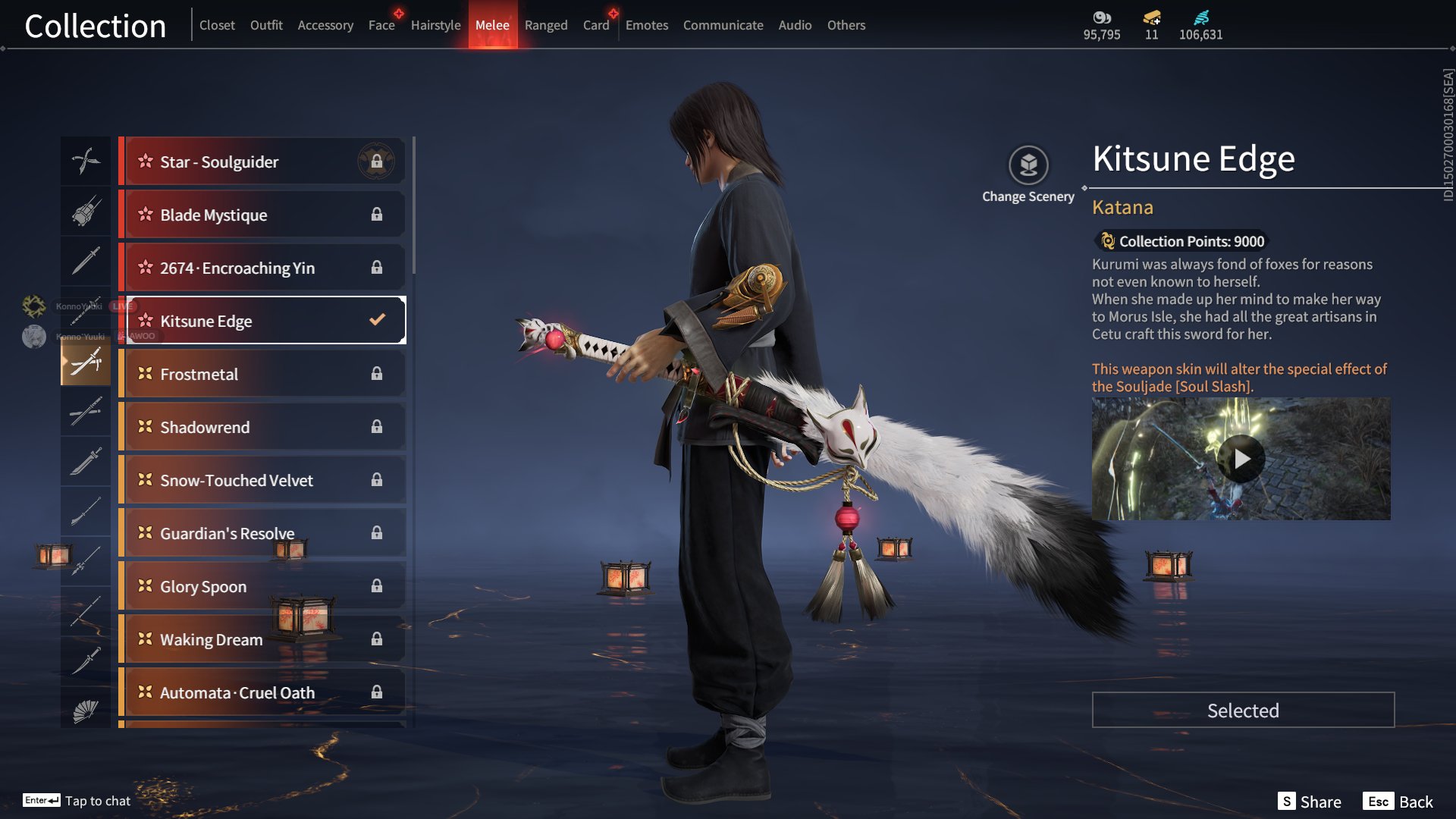This screenshot has width=1456, height=819.
Task: Select the folding fan weapon category
Action: tap(86, 711)
